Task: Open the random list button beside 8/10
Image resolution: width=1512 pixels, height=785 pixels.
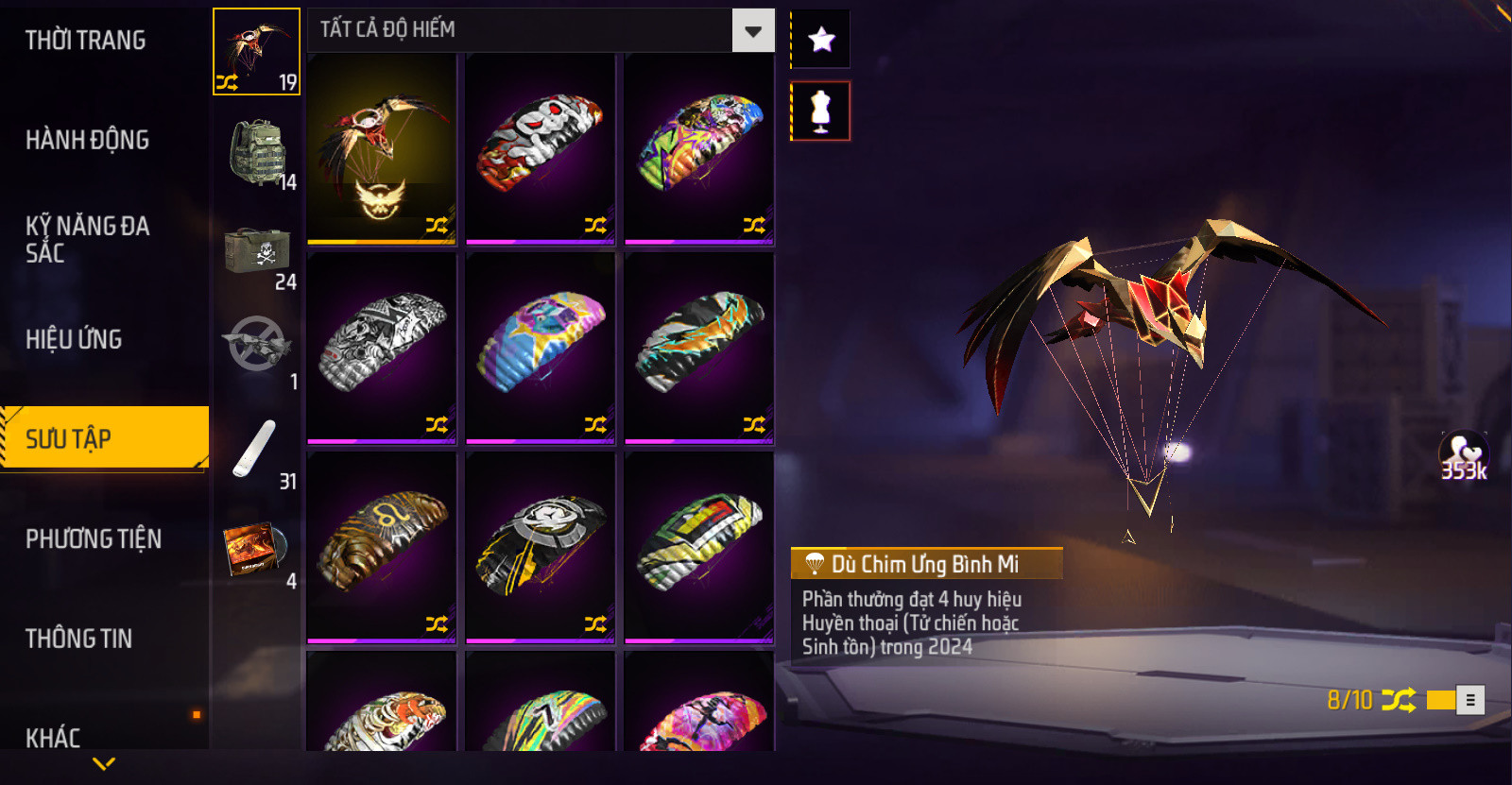Action: tap(1469, 700)
